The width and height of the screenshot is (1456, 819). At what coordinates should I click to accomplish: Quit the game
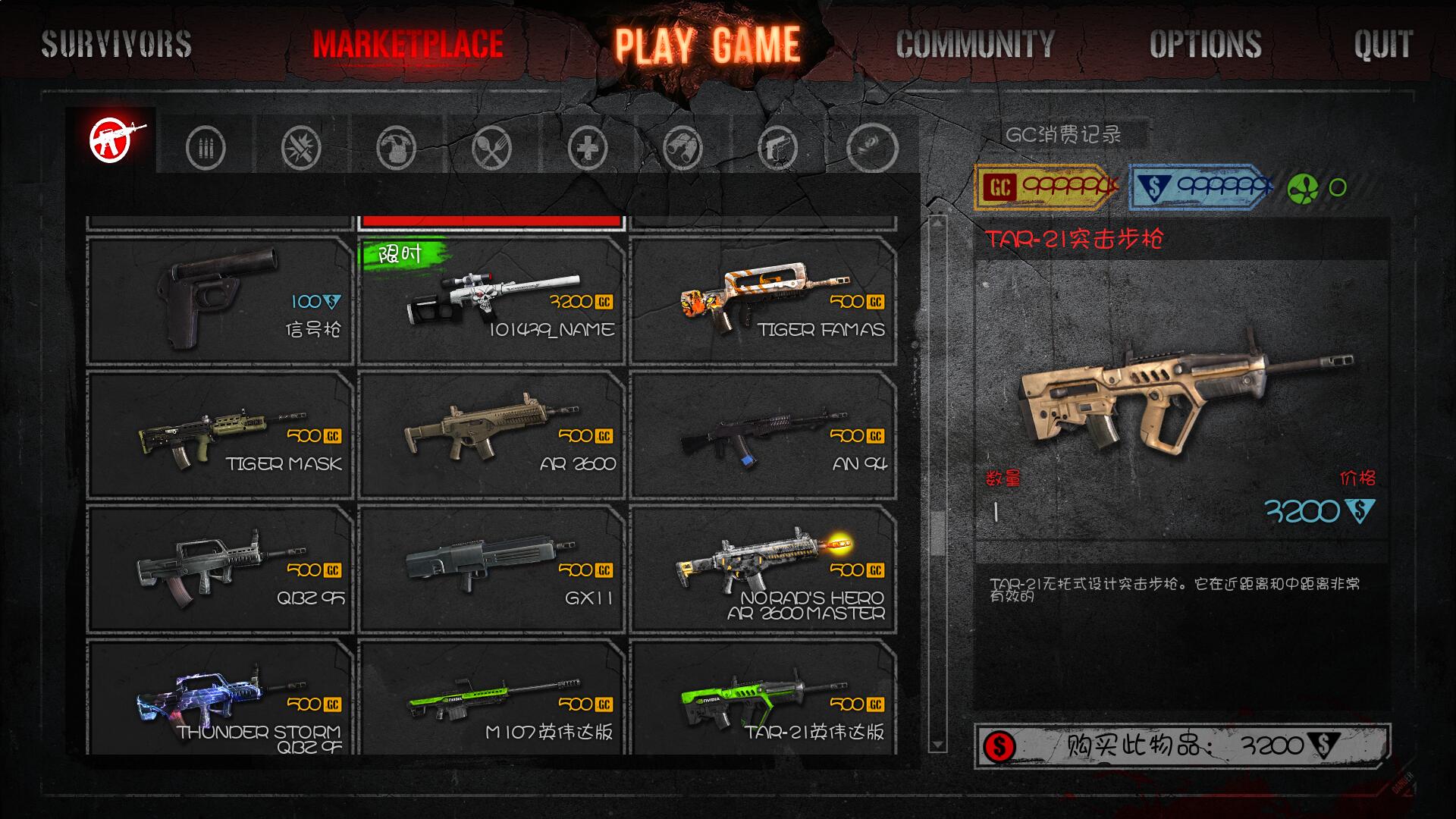coord(1383,44)
